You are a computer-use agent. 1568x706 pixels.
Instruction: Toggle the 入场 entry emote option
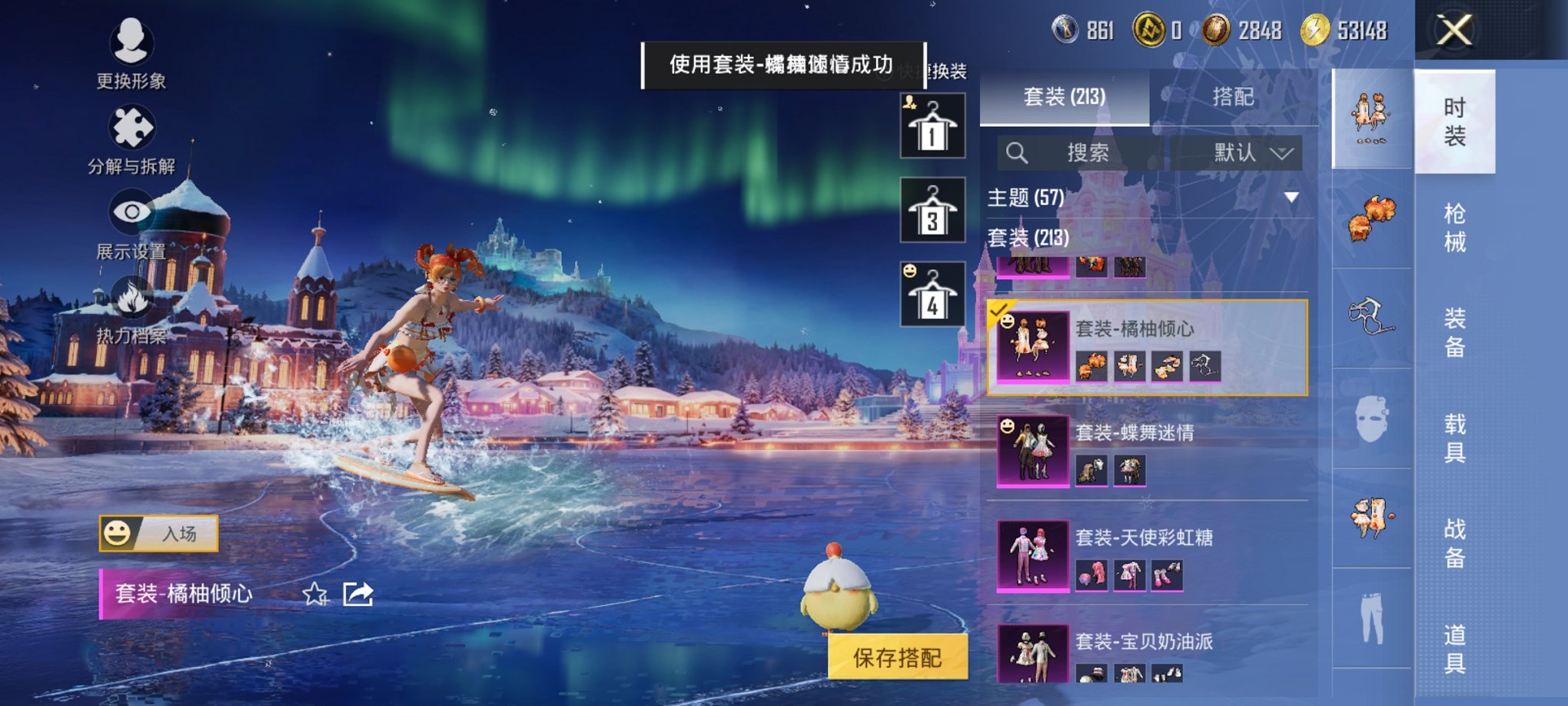click(x=161, y=532)
